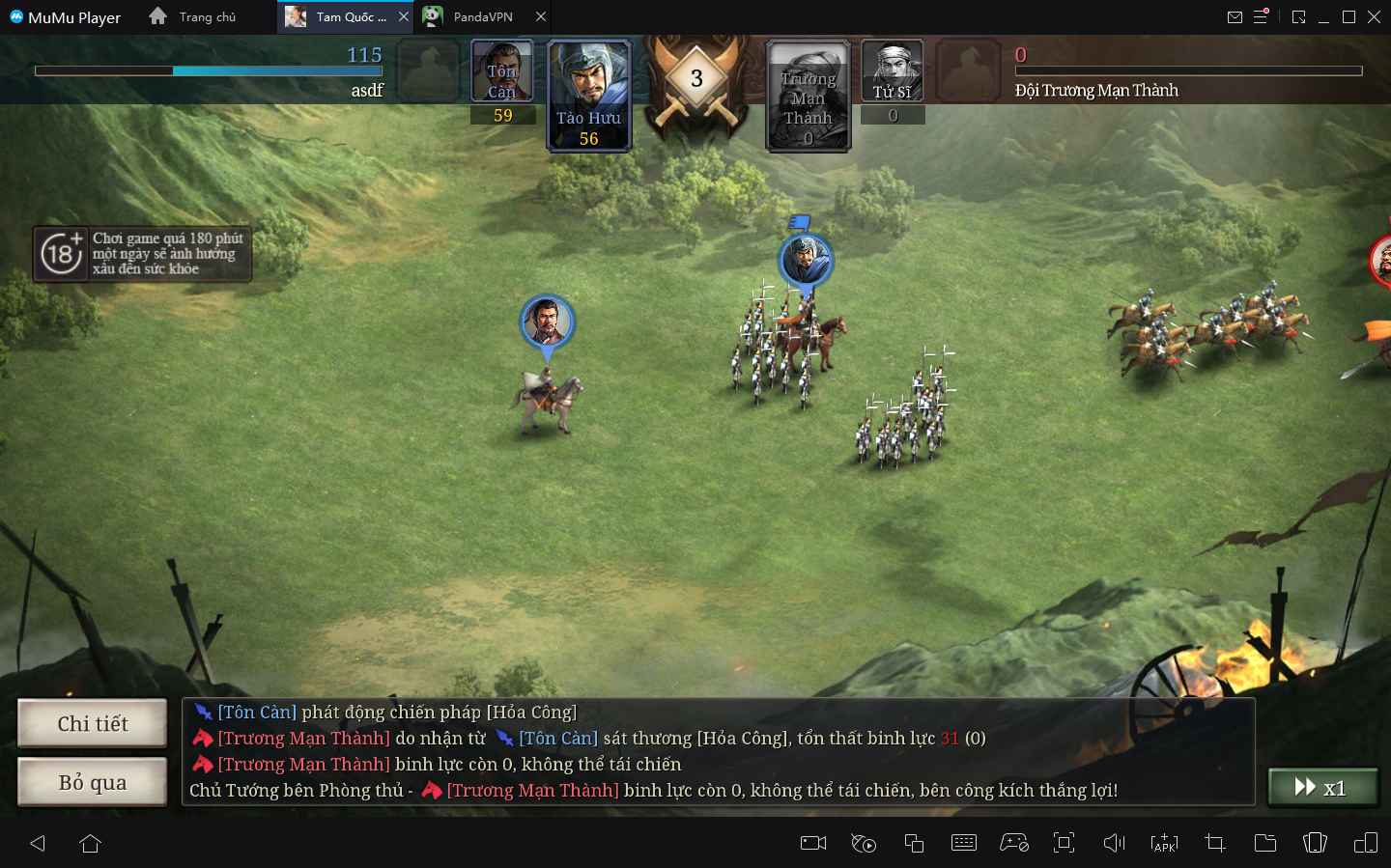Open the Chi tiết battle details
The width and height of the screenshot is (1391, 868).
(93, 724)
